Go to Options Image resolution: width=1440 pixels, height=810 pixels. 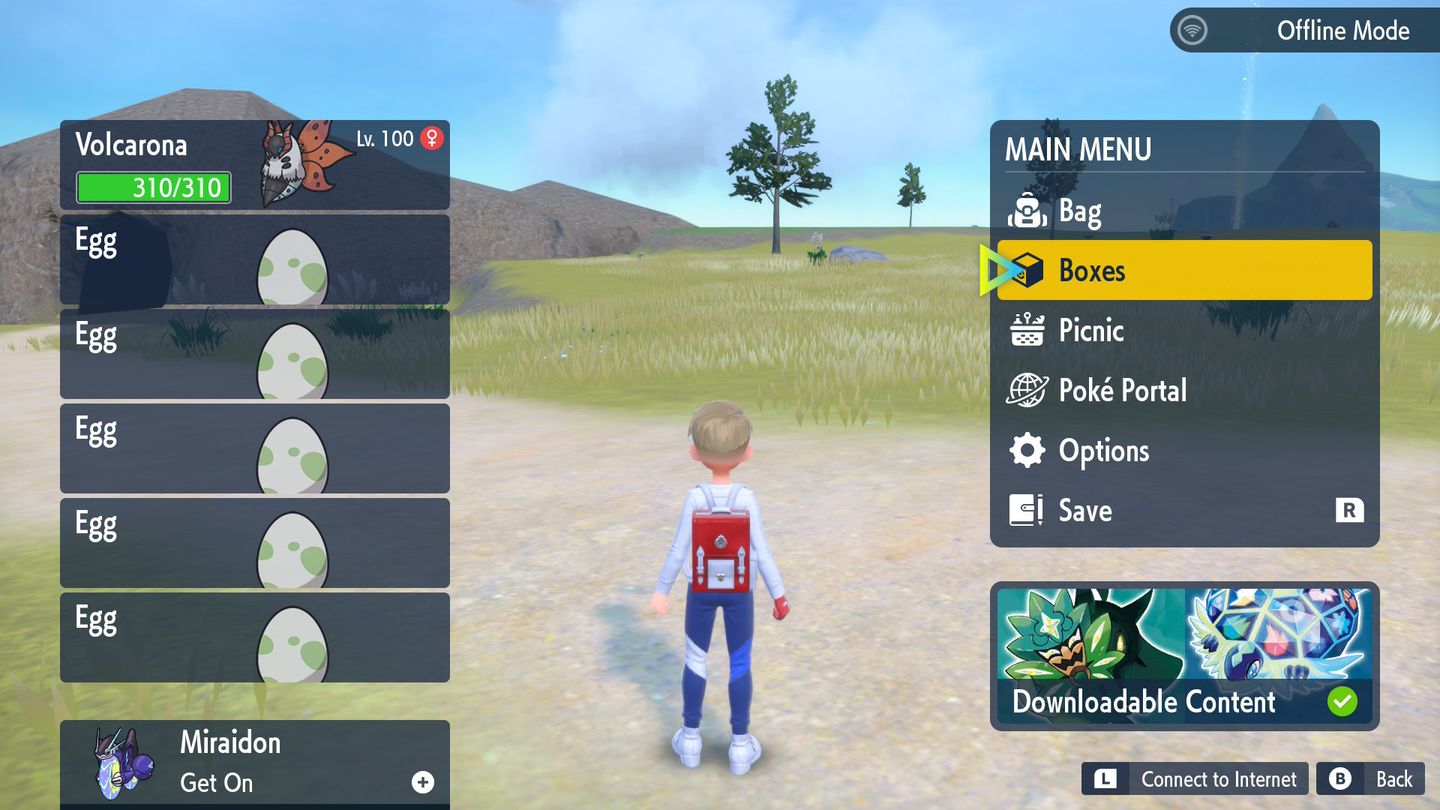coord(1184,451)
